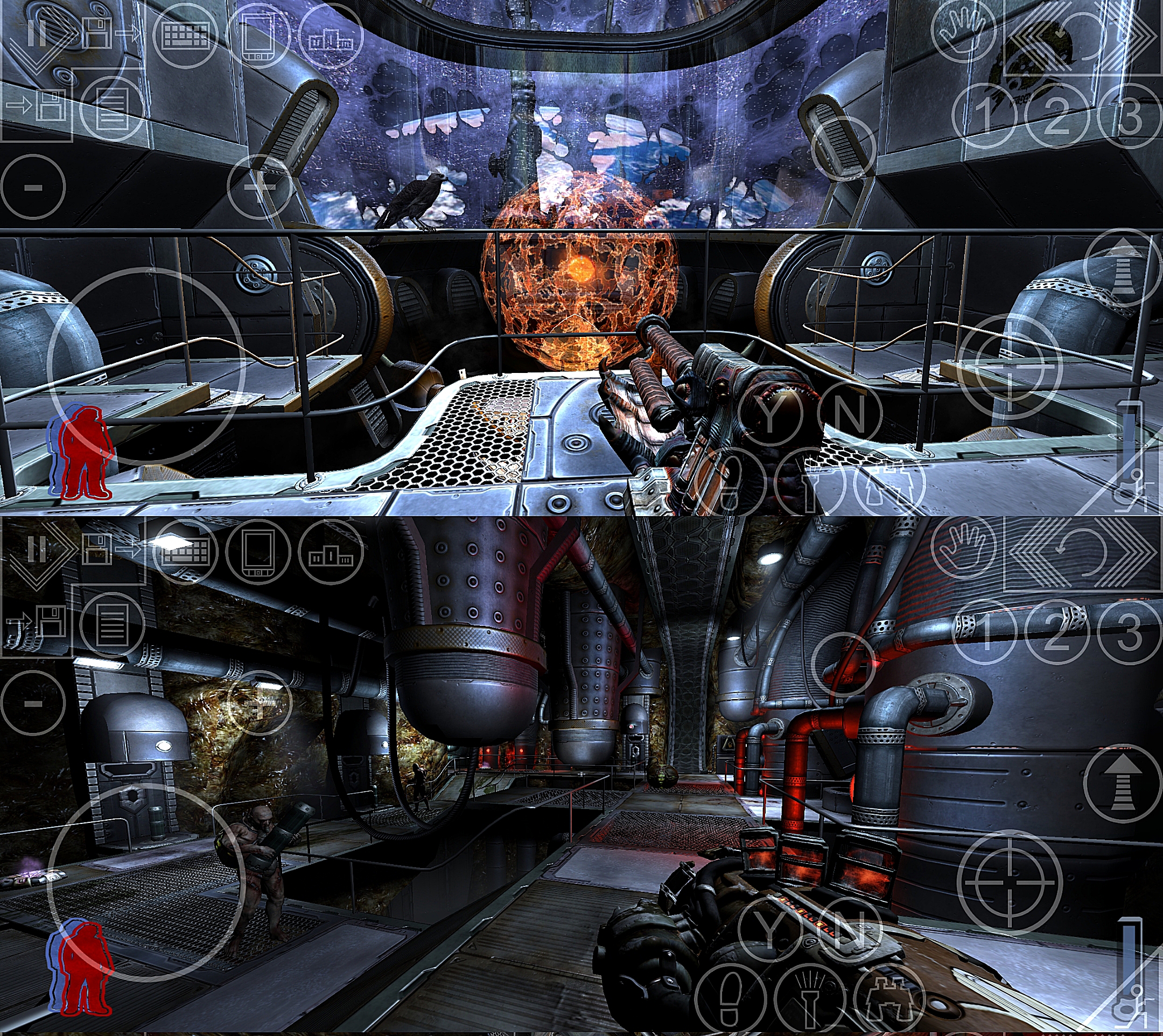Tap the minus button in the orange sphere scene

(x=33, y=187)
